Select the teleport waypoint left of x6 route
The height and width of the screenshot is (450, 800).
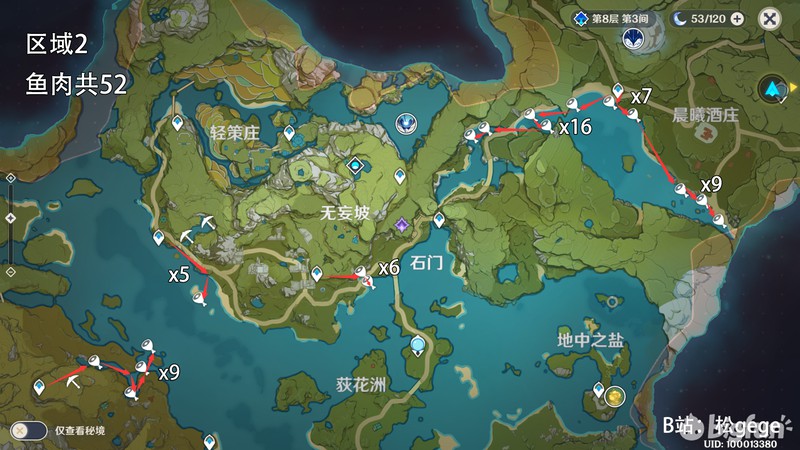pos(317,273)
